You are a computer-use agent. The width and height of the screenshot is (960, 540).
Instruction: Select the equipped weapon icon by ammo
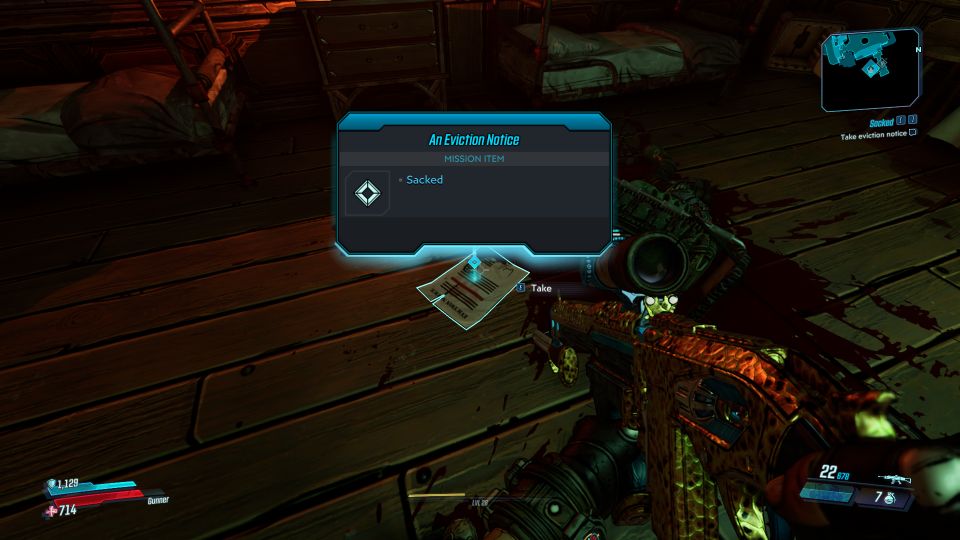pos(894,480)
